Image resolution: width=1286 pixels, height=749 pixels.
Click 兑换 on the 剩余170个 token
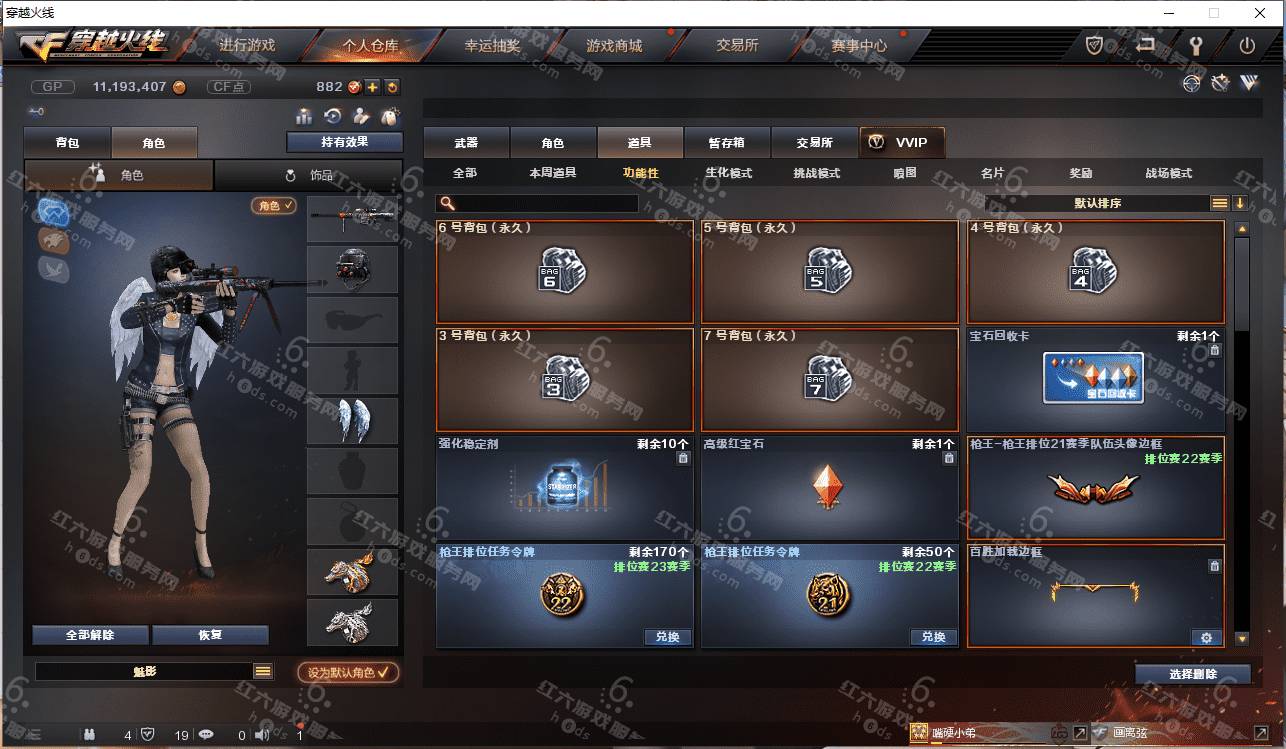click(667, 637)
